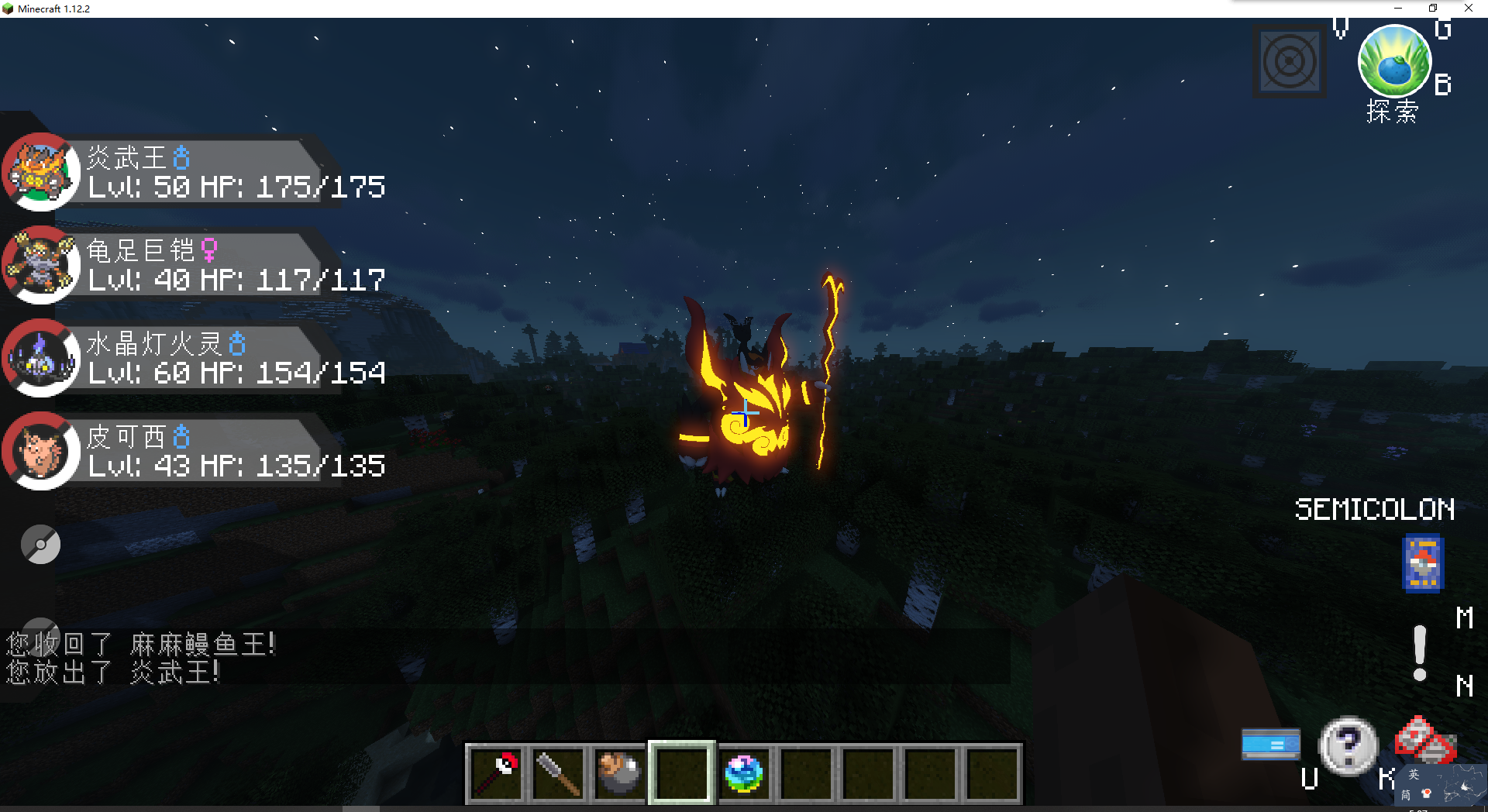This screenshot has height=812, width=1488.
Task: Select the brown and grey ore hotbar slot
Action: (620, 773)
